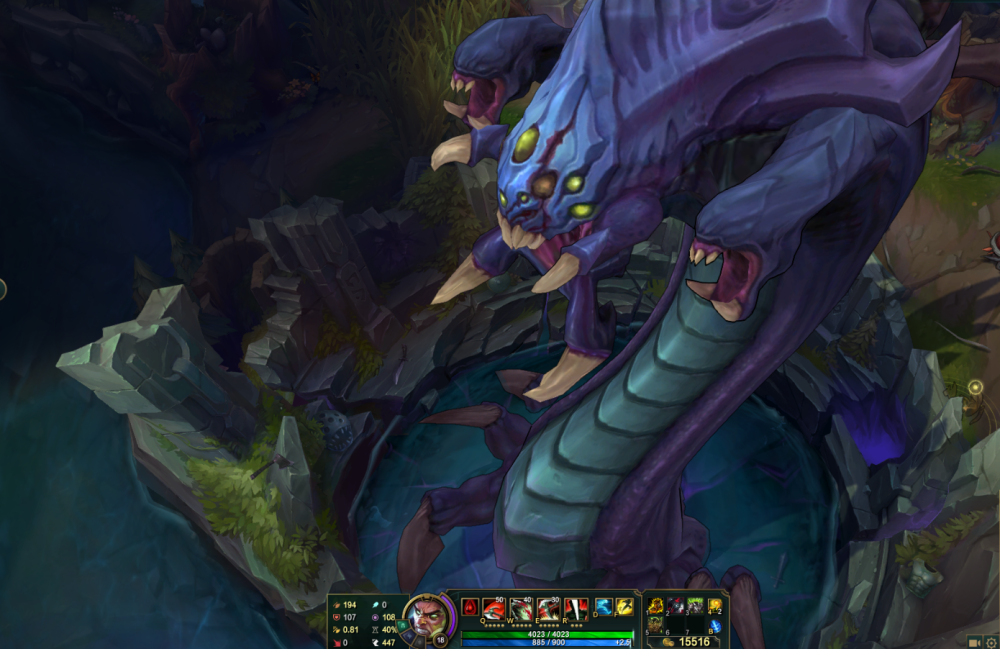Activate the Q ability Decimate
Viewport: 1000px width, 649px height.
(494, 608)
